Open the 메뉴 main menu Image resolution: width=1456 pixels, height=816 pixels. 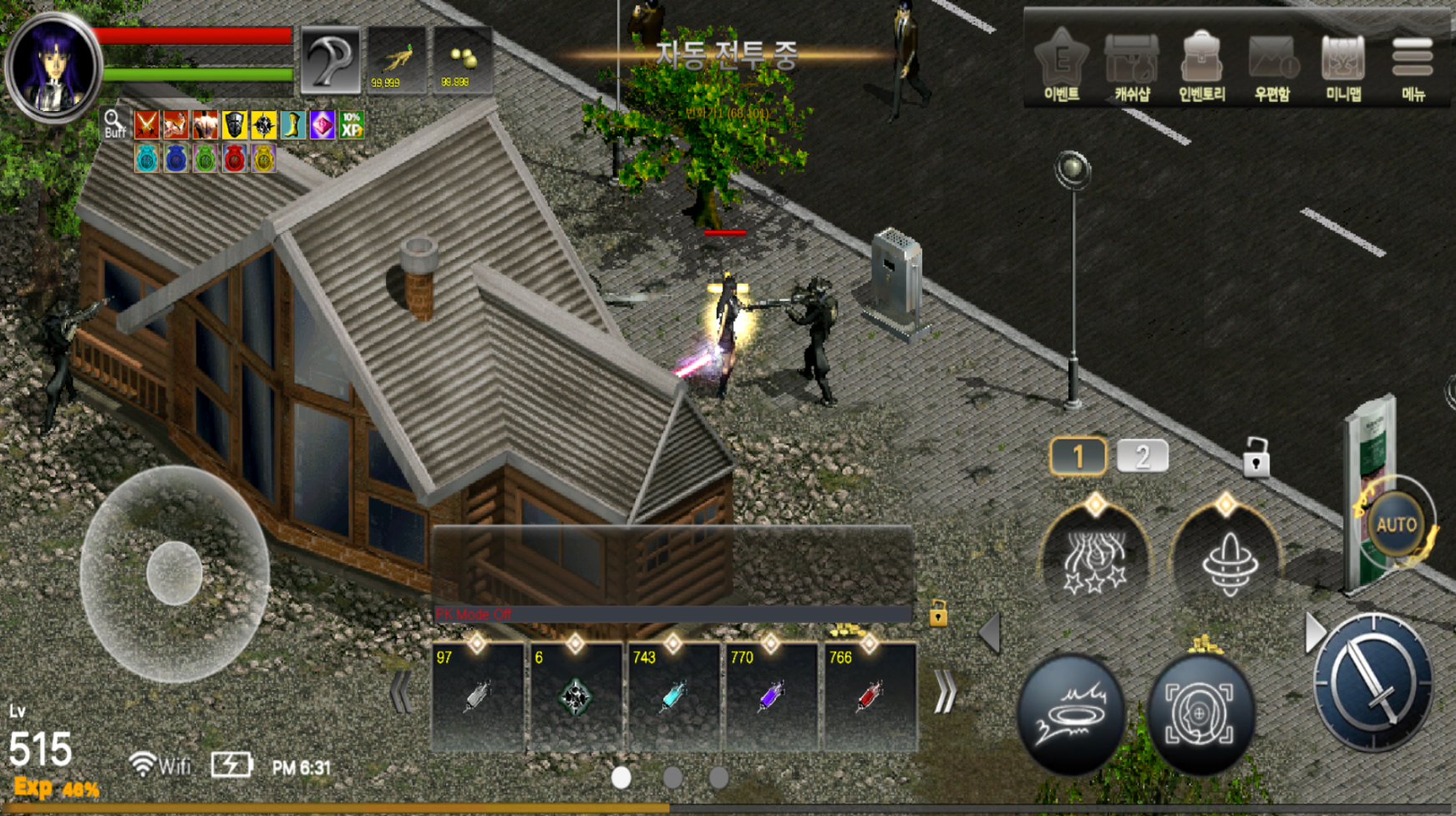1413,65
